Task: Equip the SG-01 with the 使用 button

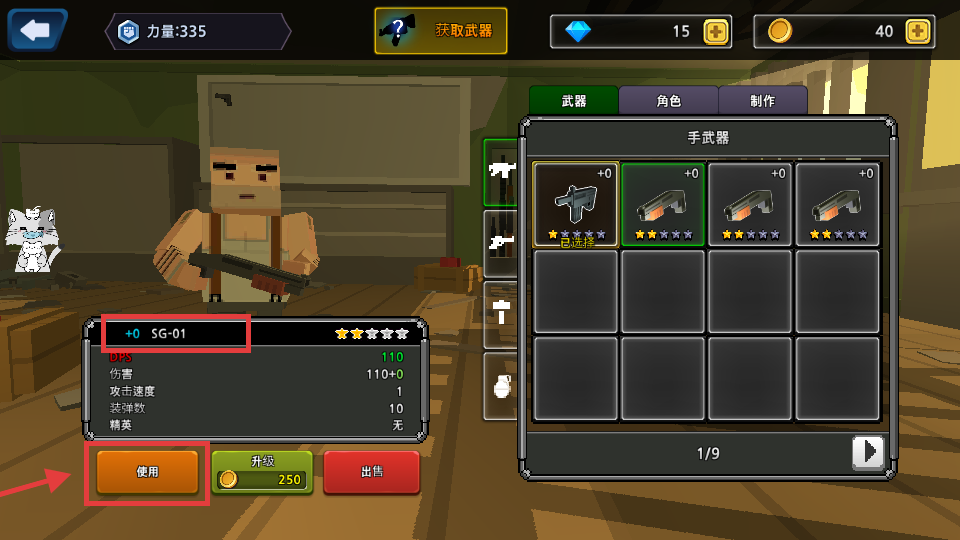Action: coord(147,472)
